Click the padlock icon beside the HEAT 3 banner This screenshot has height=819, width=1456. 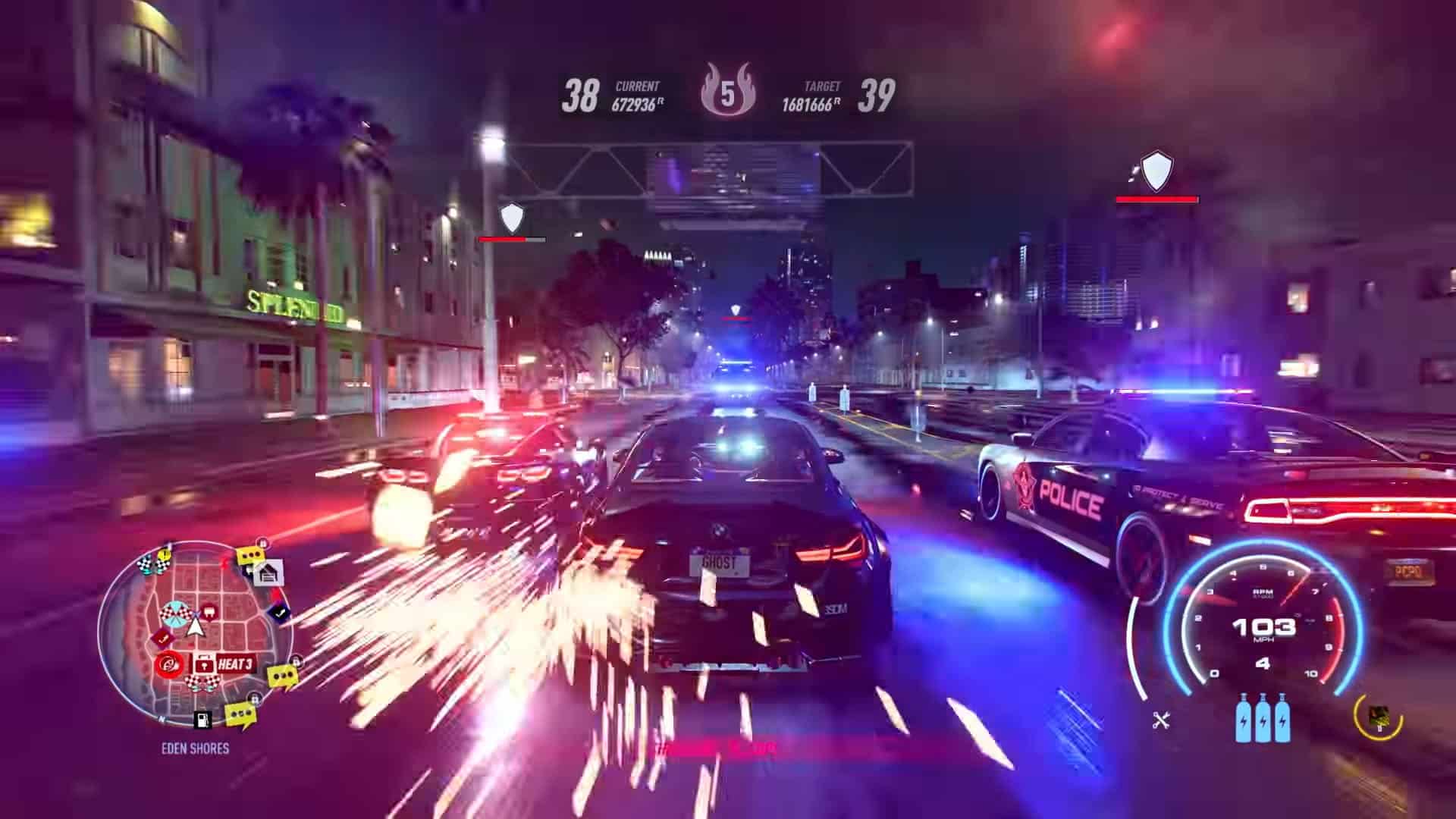coord(204,664)
